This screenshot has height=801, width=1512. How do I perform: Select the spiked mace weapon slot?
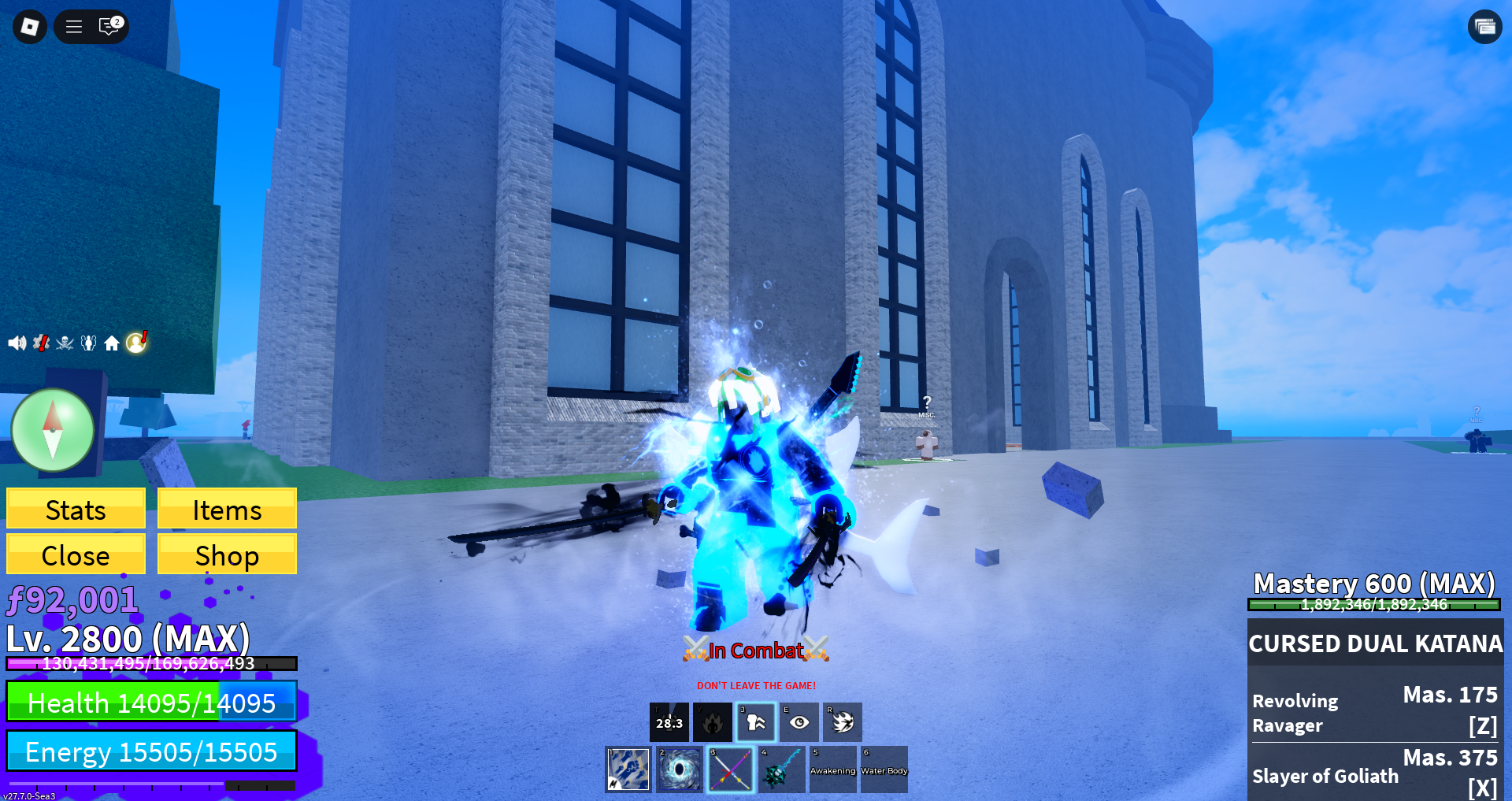tap(782, 769)
